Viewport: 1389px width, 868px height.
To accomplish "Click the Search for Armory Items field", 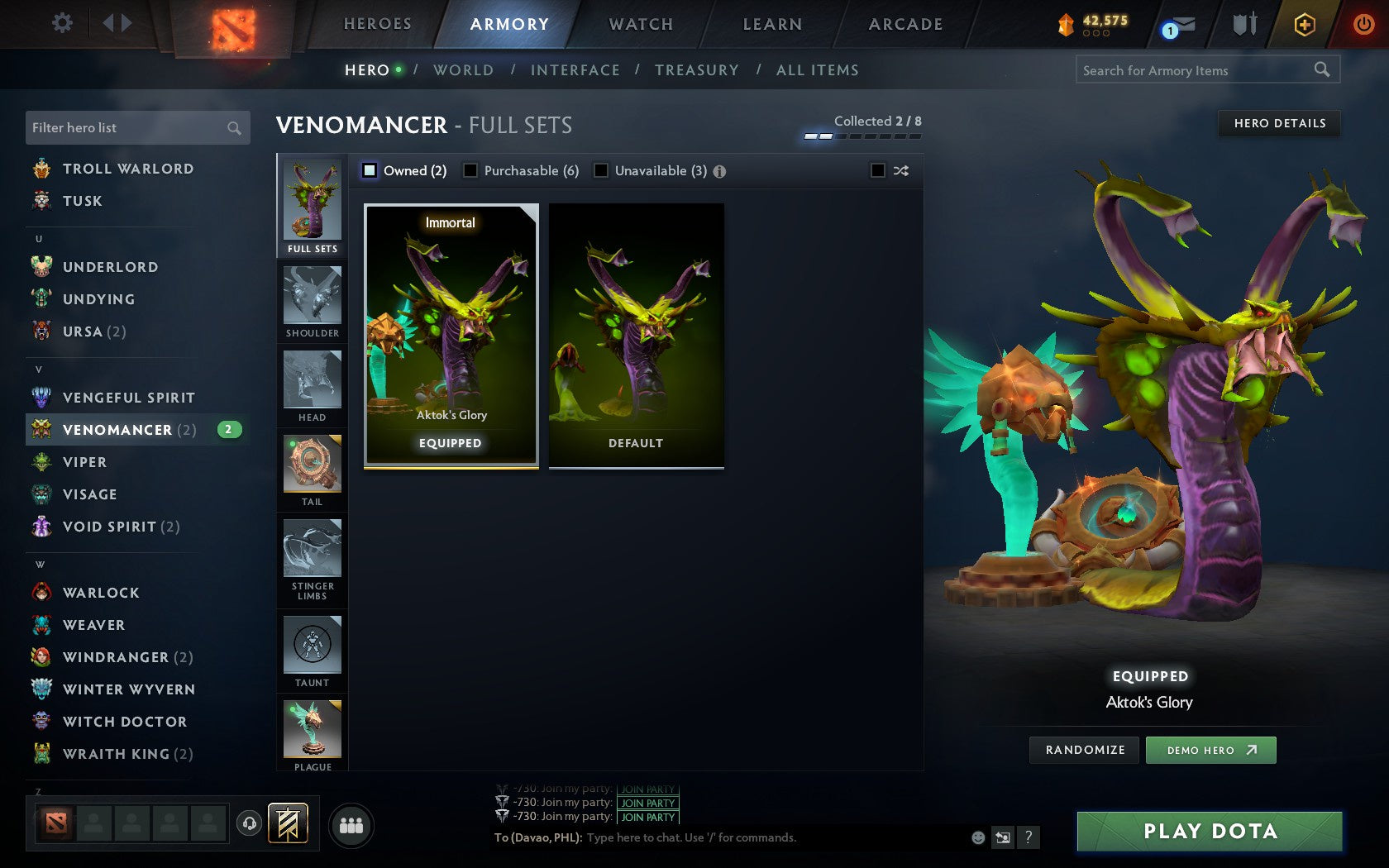I will click(1199, 70).
